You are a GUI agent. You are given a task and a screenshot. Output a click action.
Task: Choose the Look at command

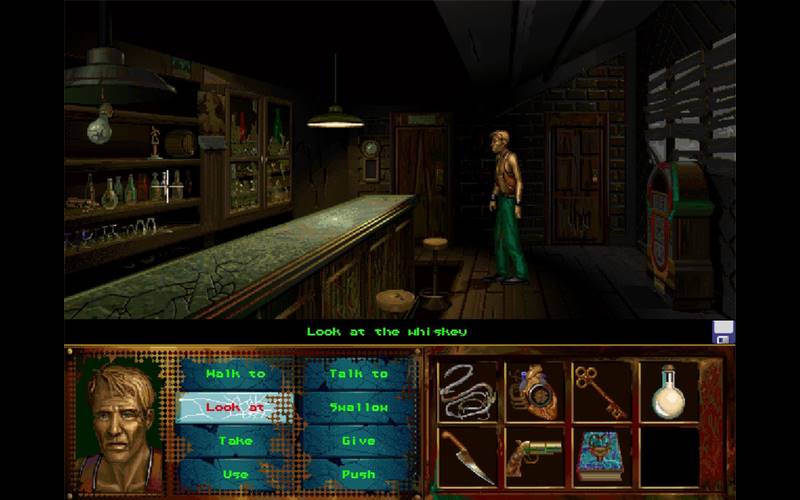(x=235, y=407)
